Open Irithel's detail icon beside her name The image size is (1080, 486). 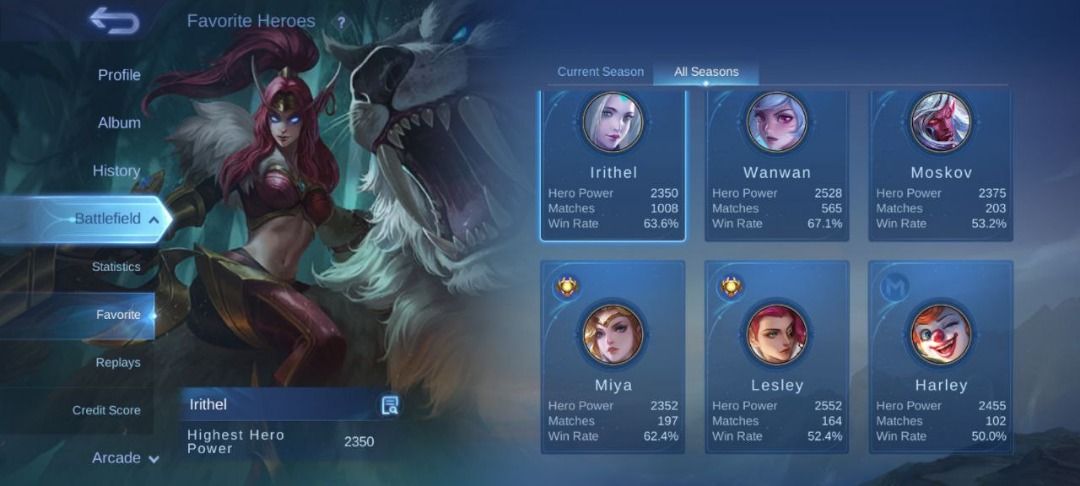390,405
